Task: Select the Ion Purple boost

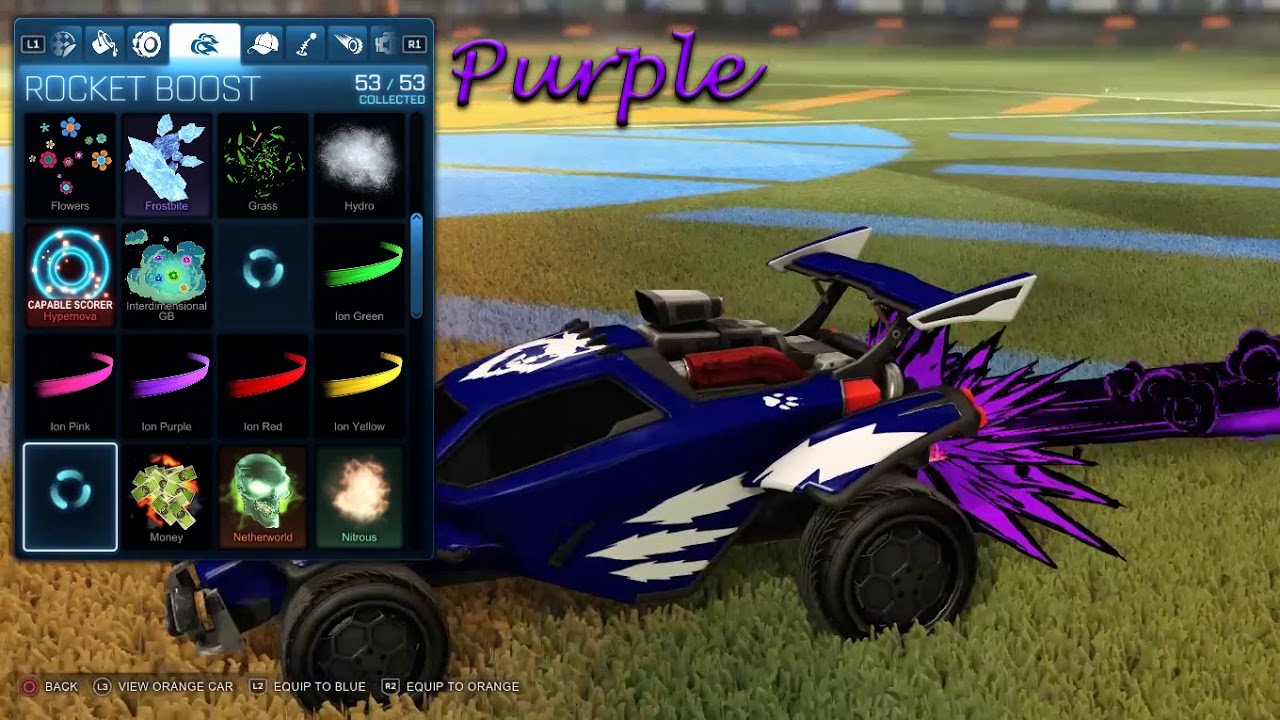Action: tap(166, 385)
